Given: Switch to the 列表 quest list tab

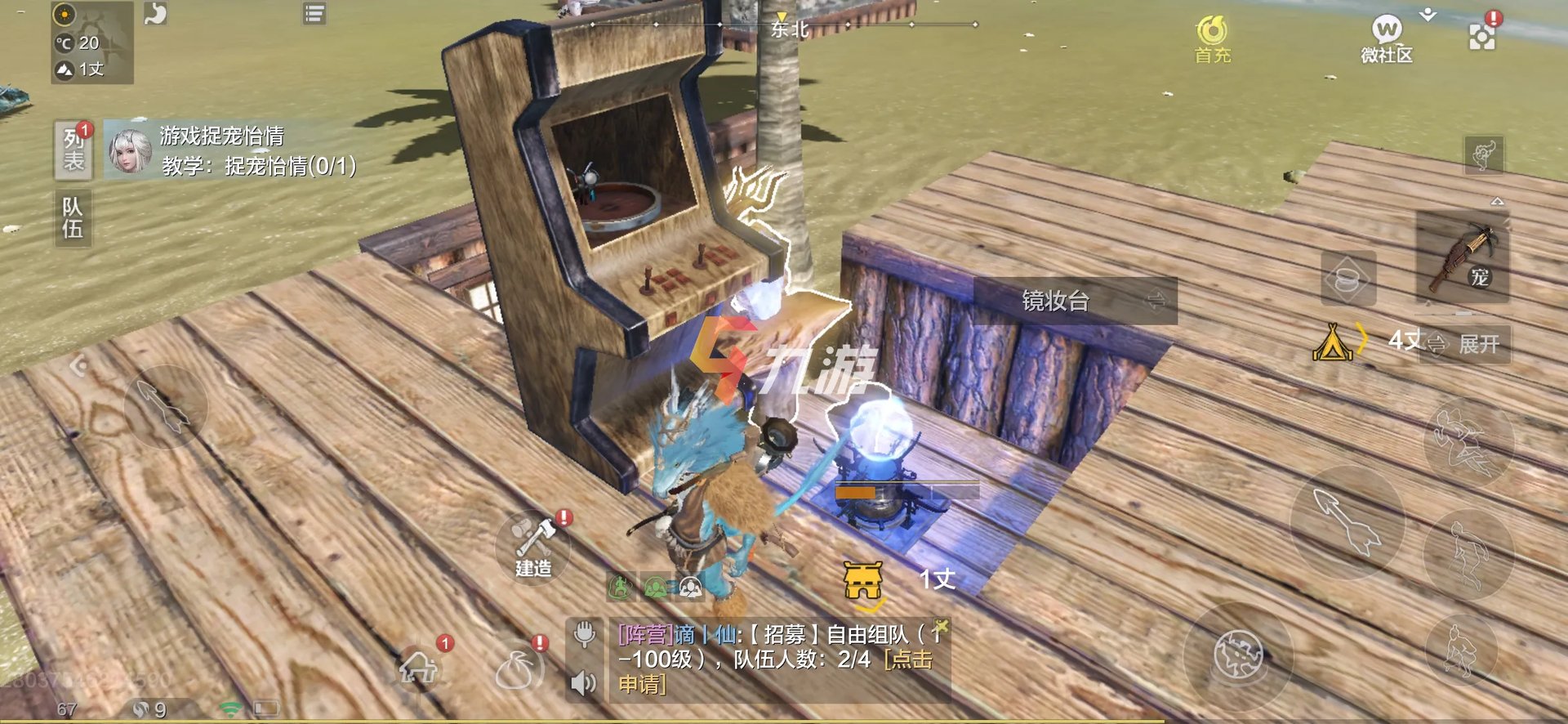Looking at the screenshot, I should (x=73, y=150).
